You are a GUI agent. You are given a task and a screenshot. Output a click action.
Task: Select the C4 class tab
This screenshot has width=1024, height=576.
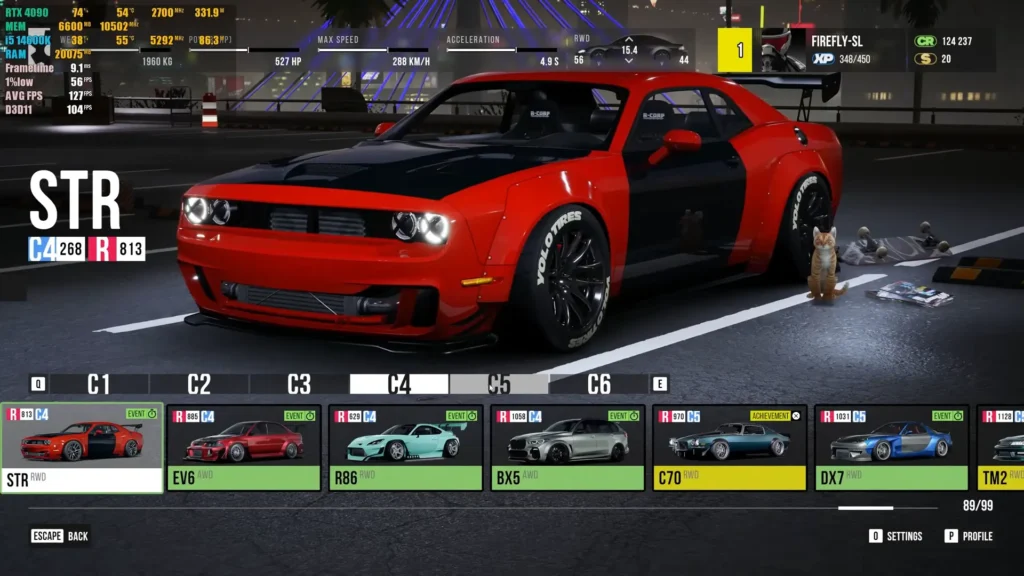pyautogui.click(x=399, y=384)
